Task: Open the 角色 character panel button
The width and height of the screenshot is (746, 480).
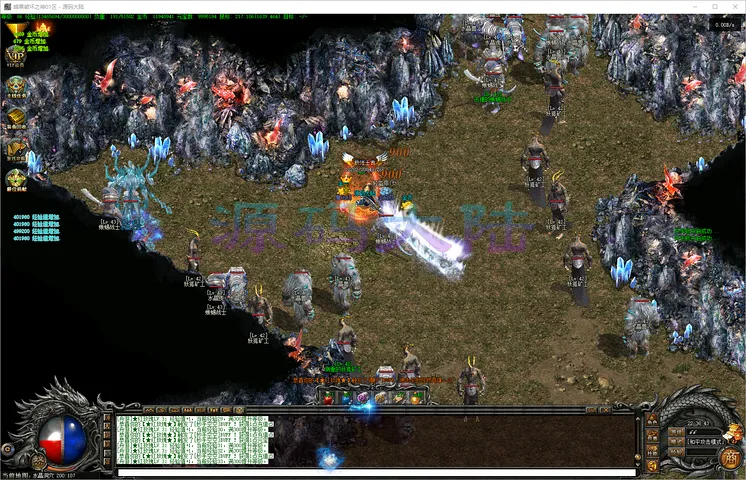Action: point(652,421)
